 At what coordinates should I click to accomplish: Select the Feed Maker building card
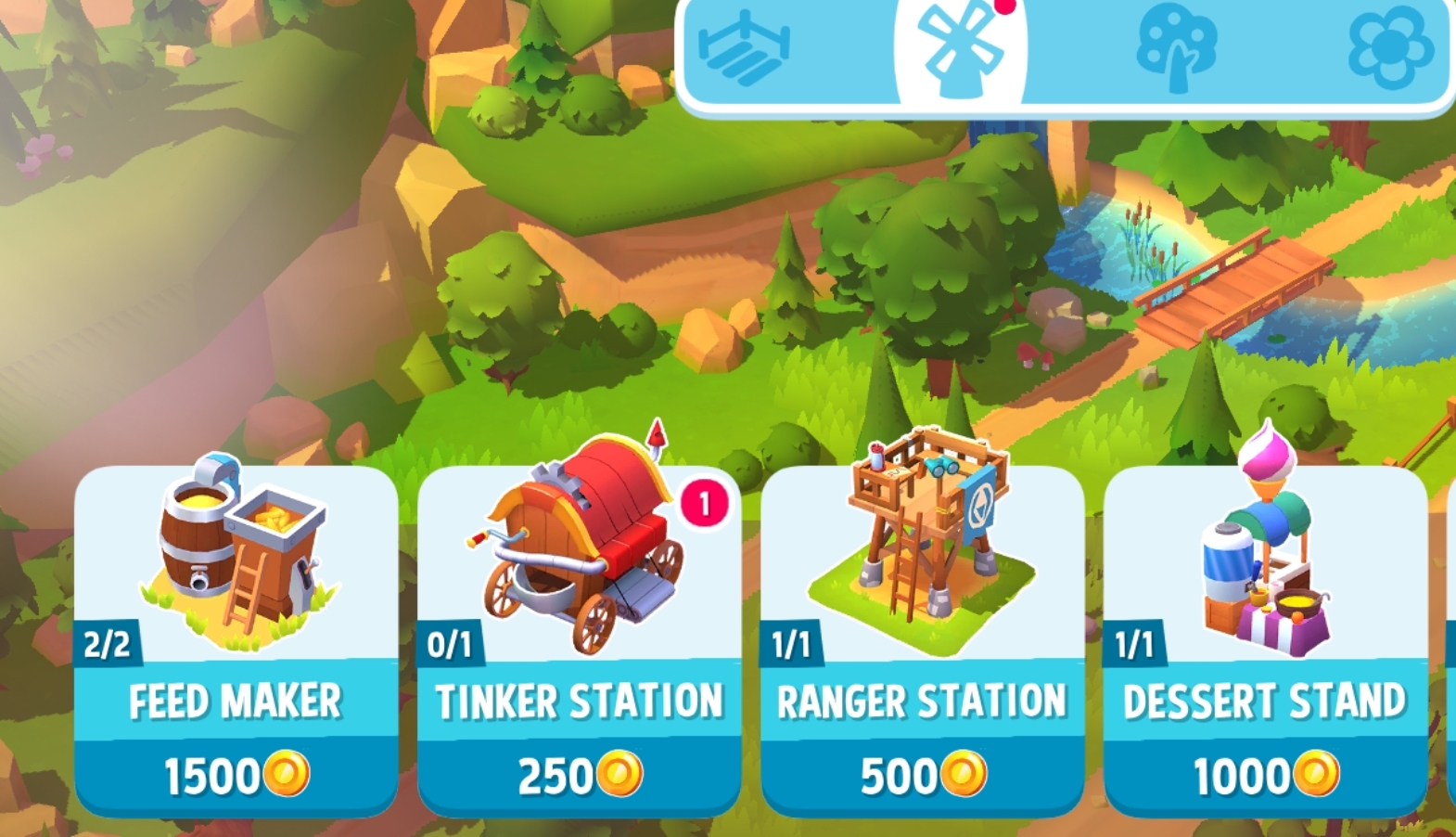pos(236,640)
